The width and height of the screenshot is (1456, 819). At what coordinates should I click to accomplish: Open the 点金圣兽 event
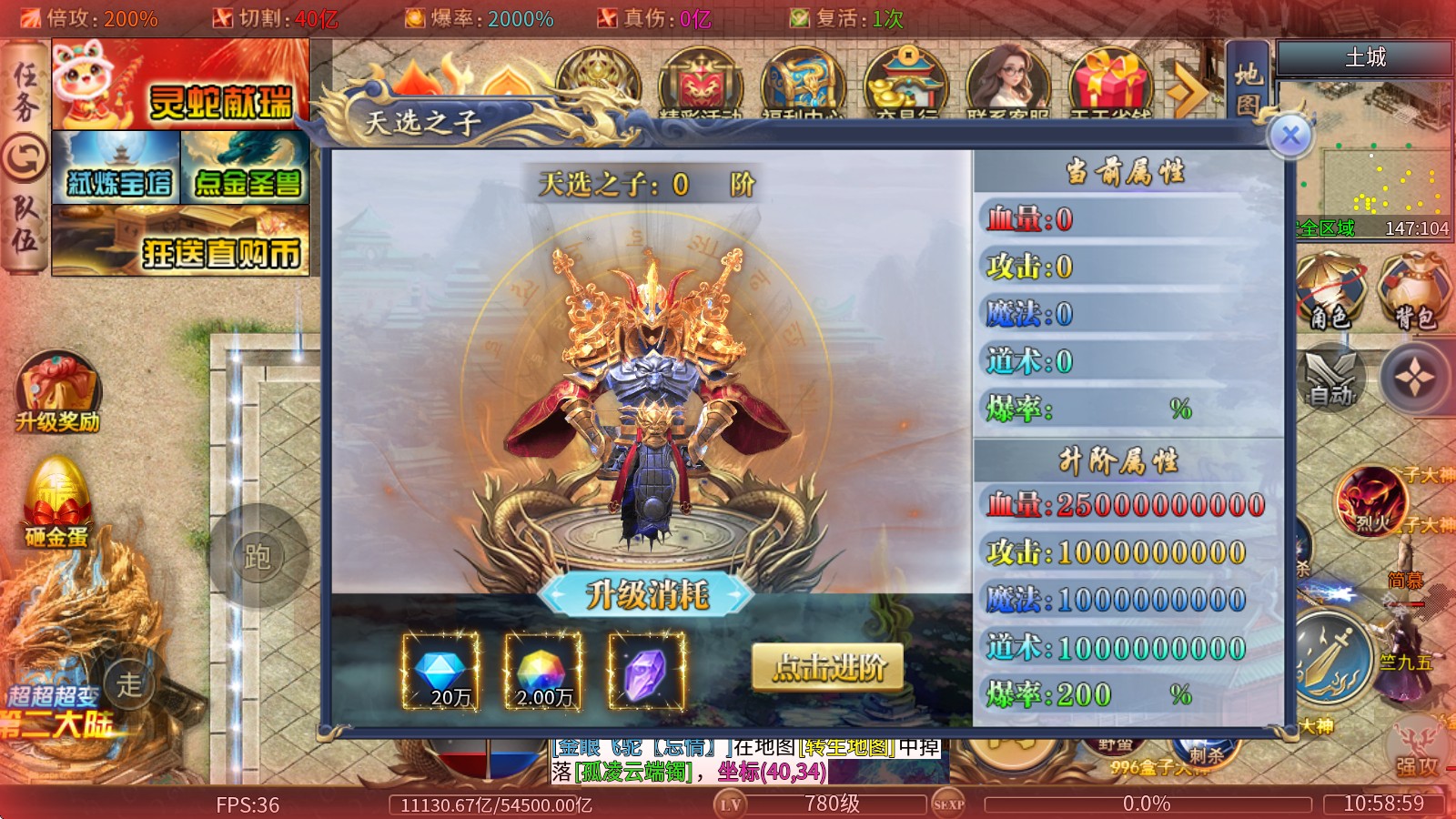click(246, 167)
